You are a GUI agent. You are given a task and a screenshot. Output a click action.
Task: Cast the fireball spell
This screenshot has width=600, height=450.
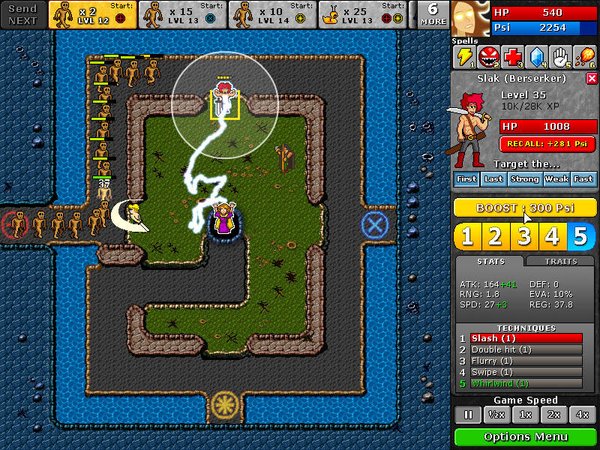pyautogui.click(x=586, y=56)
